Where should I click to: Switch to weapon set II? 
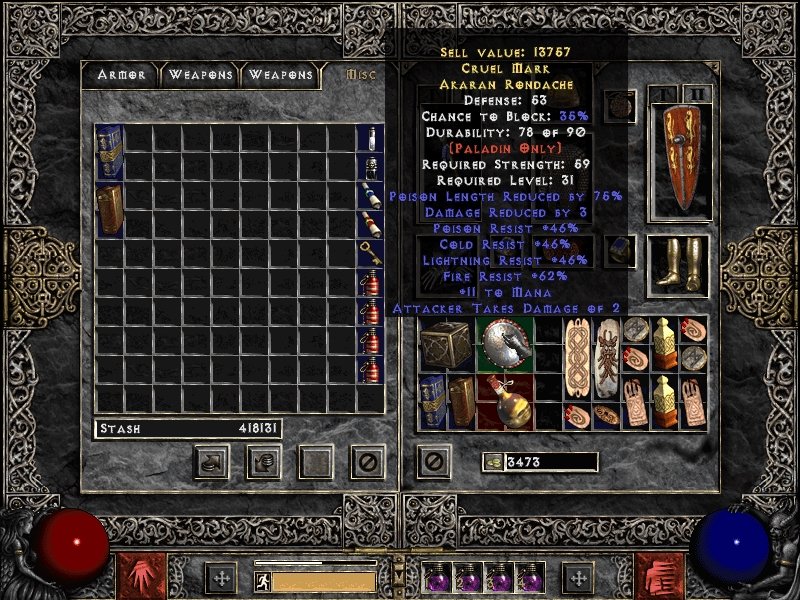(696, 95)
